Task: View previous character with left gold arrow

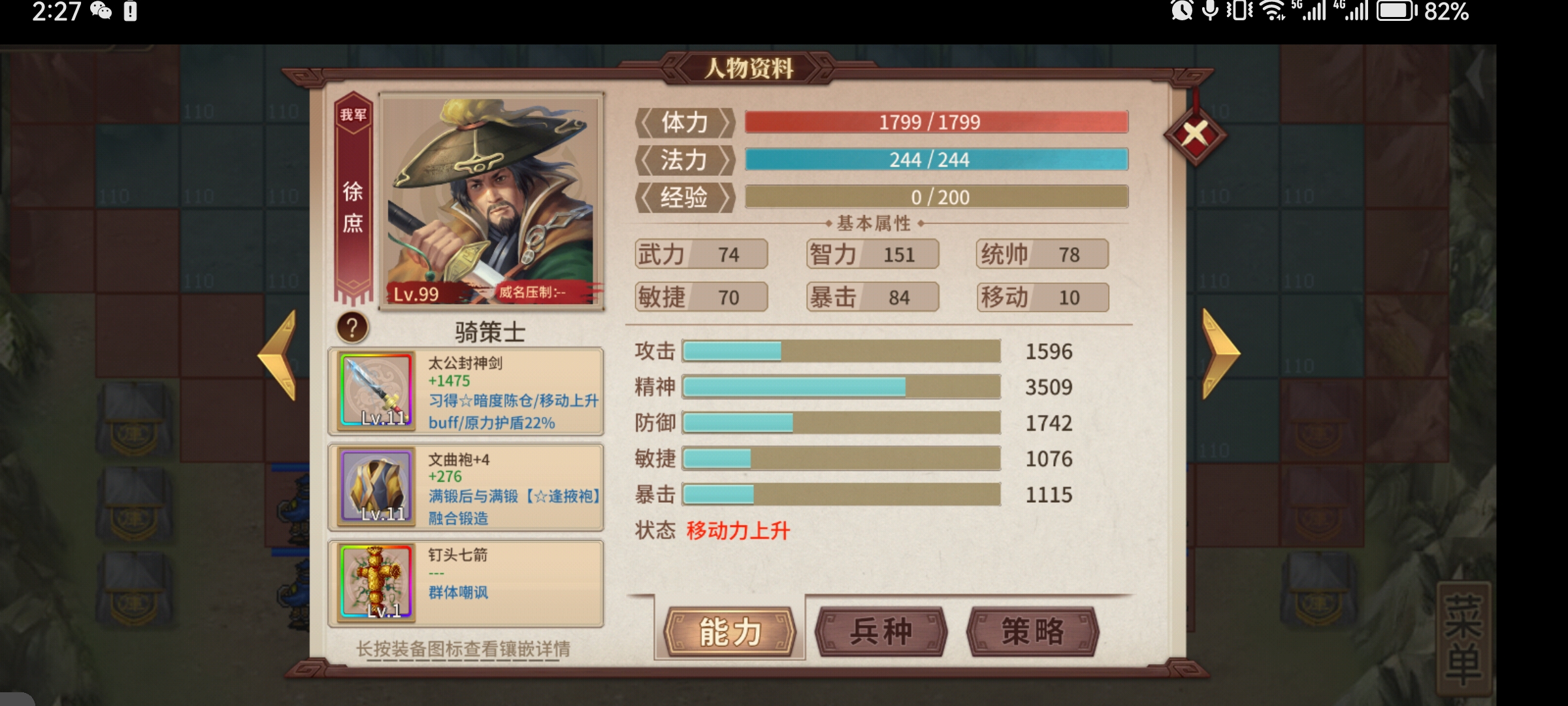Action: tap(279, 354)
